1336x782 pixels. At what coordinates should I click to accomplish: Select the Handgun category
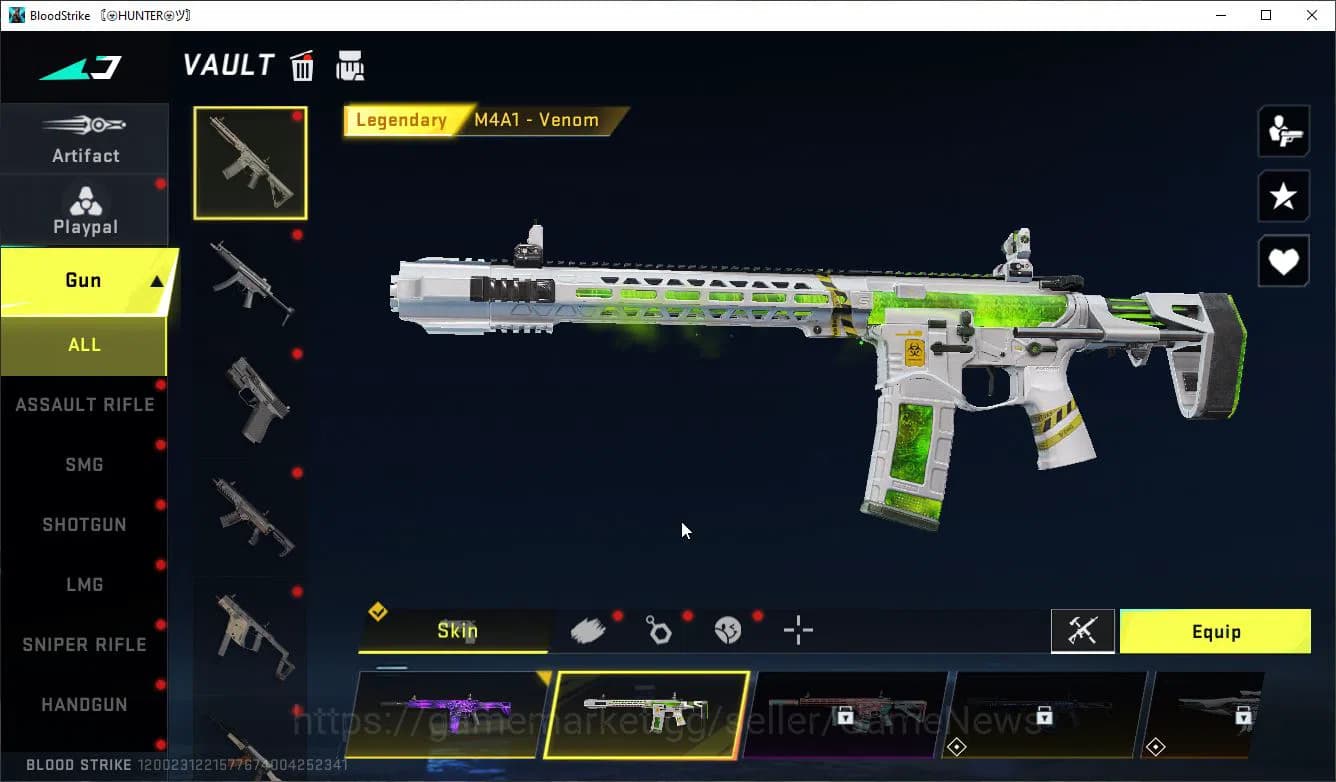click(x=84, y=705)
